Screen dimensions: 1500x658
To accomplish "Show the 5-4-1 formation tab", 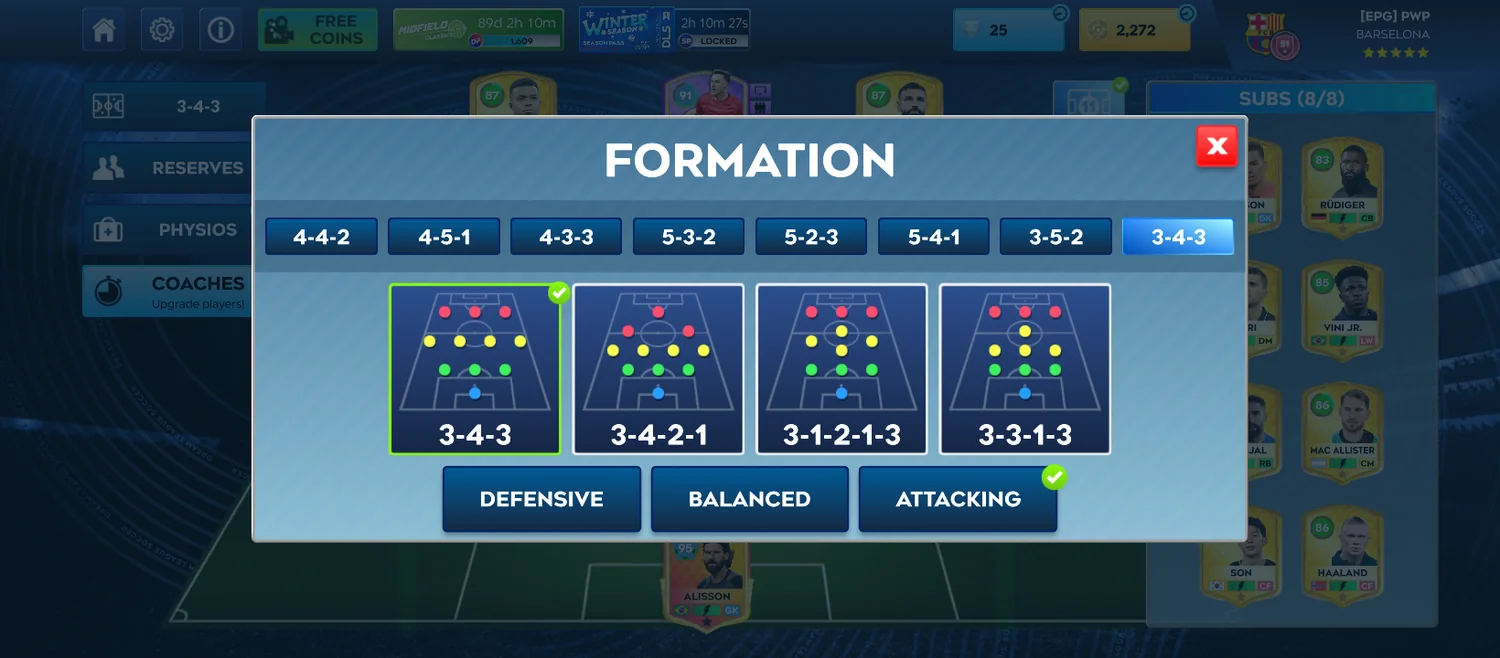I will click(x=934, y=237).
